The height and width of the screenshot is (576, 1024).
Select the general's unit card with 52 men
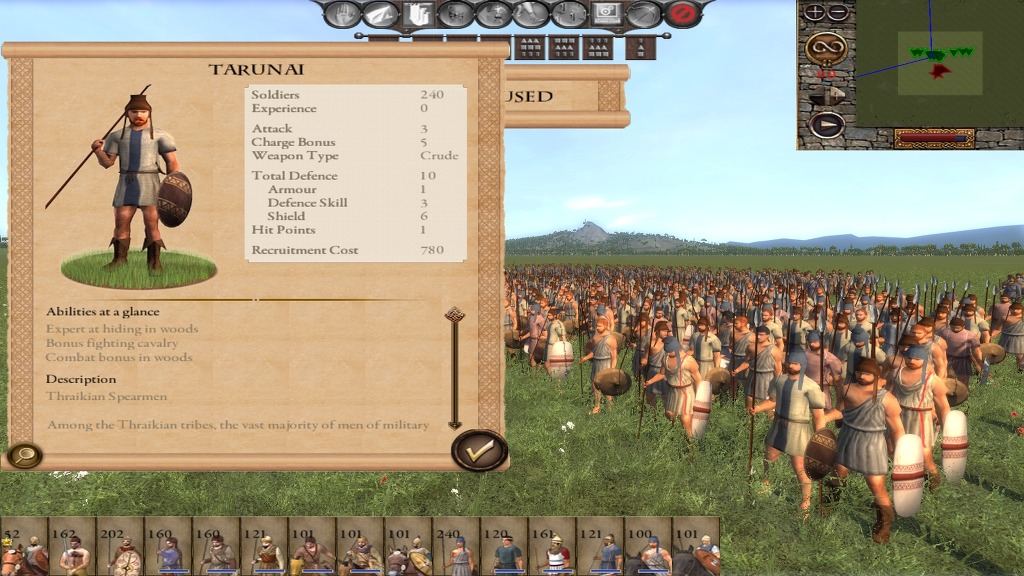[24, 546]
